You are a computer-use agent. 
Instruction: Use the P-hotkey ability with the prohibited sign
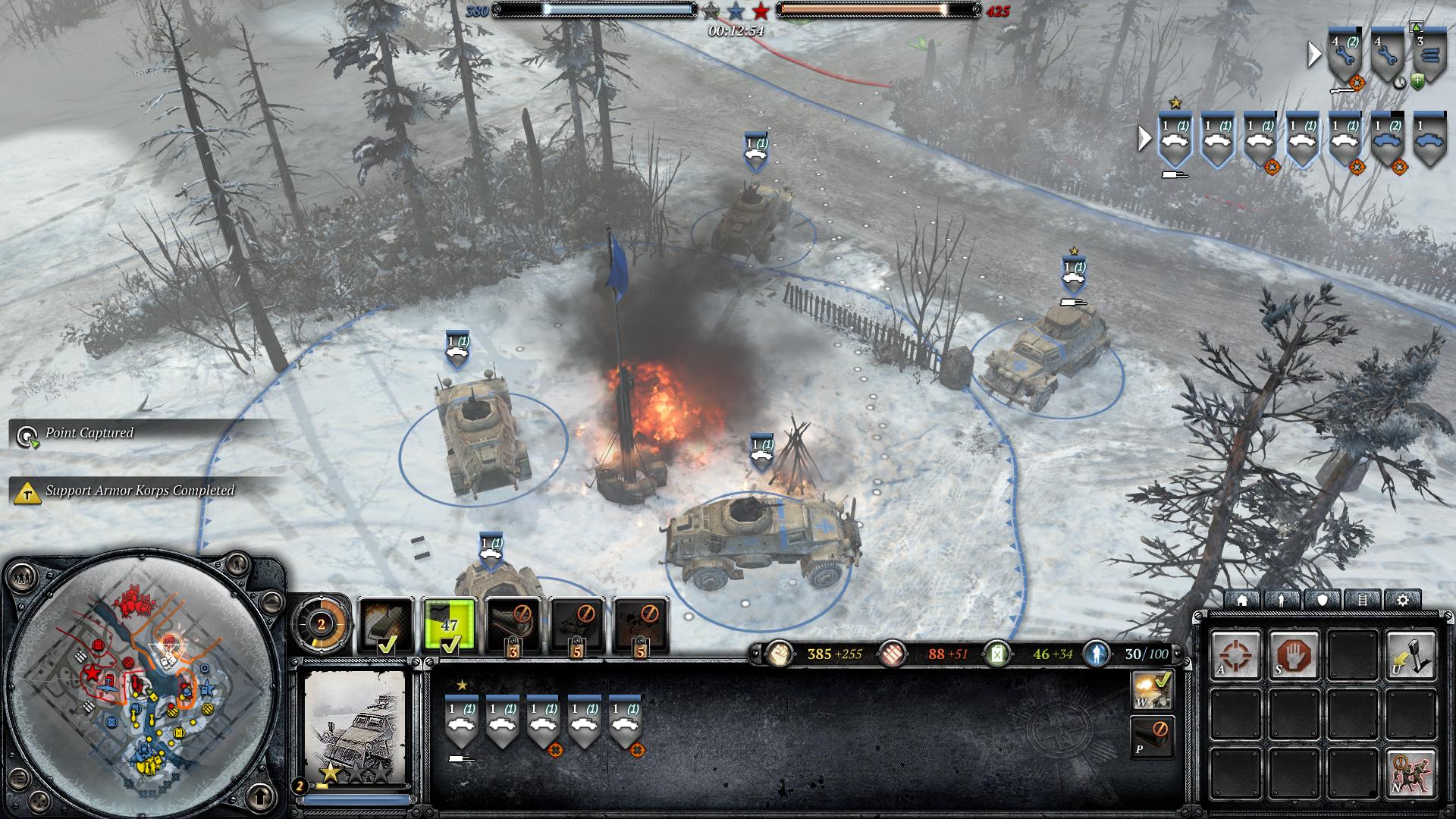coord(1153,737)
